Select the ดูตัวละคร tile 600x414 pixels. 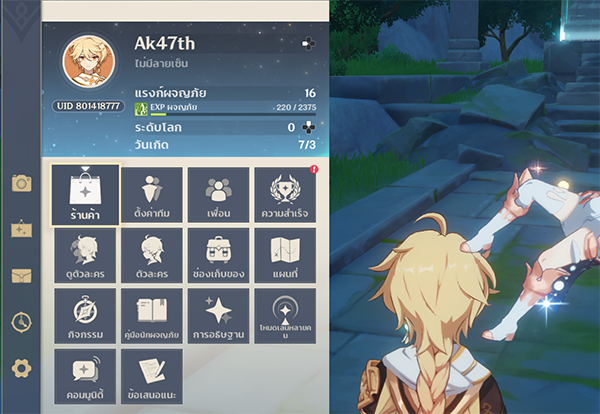click(85, 254)
